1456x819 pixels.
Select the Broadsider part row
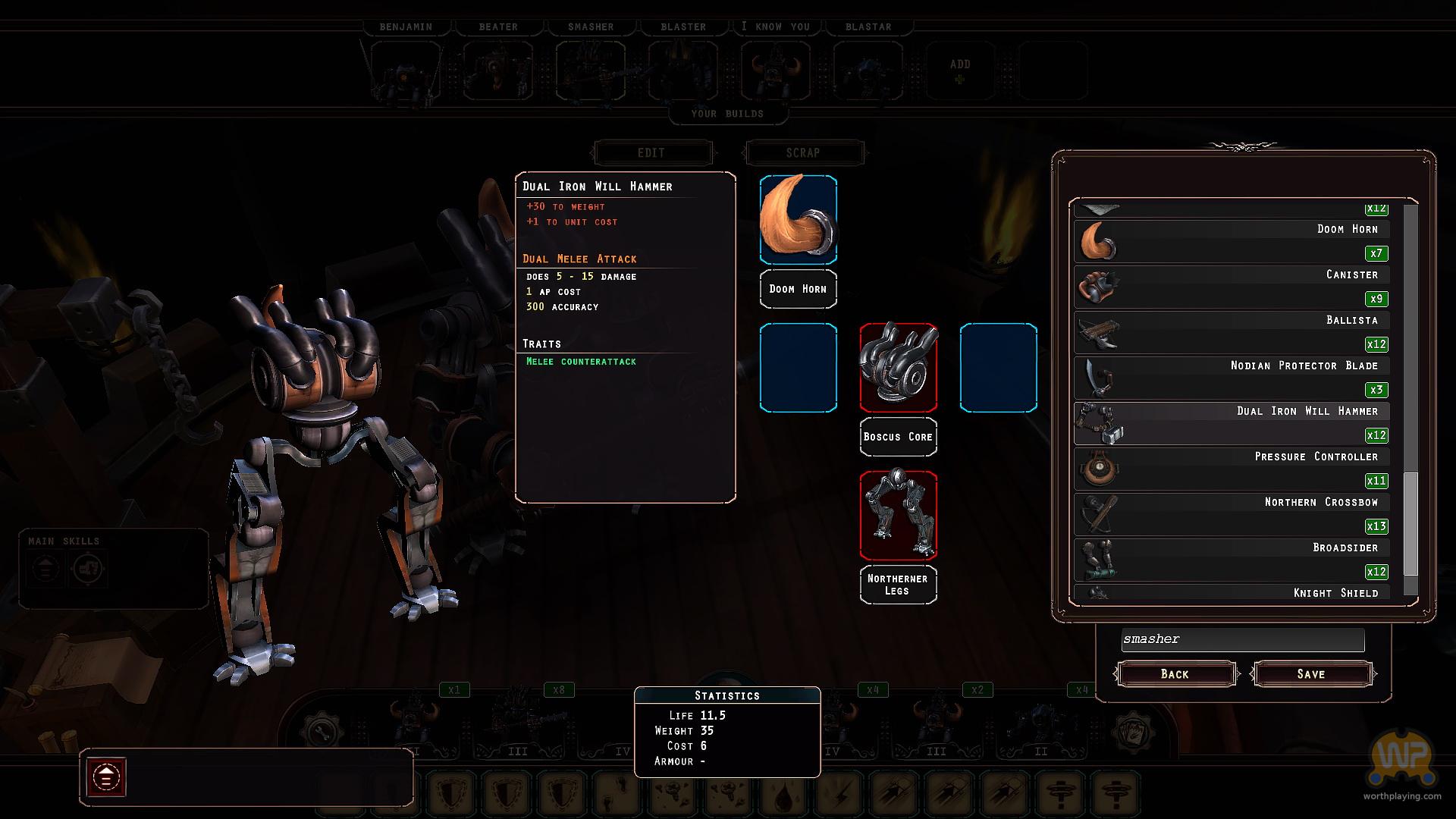tap(1232, 560)
